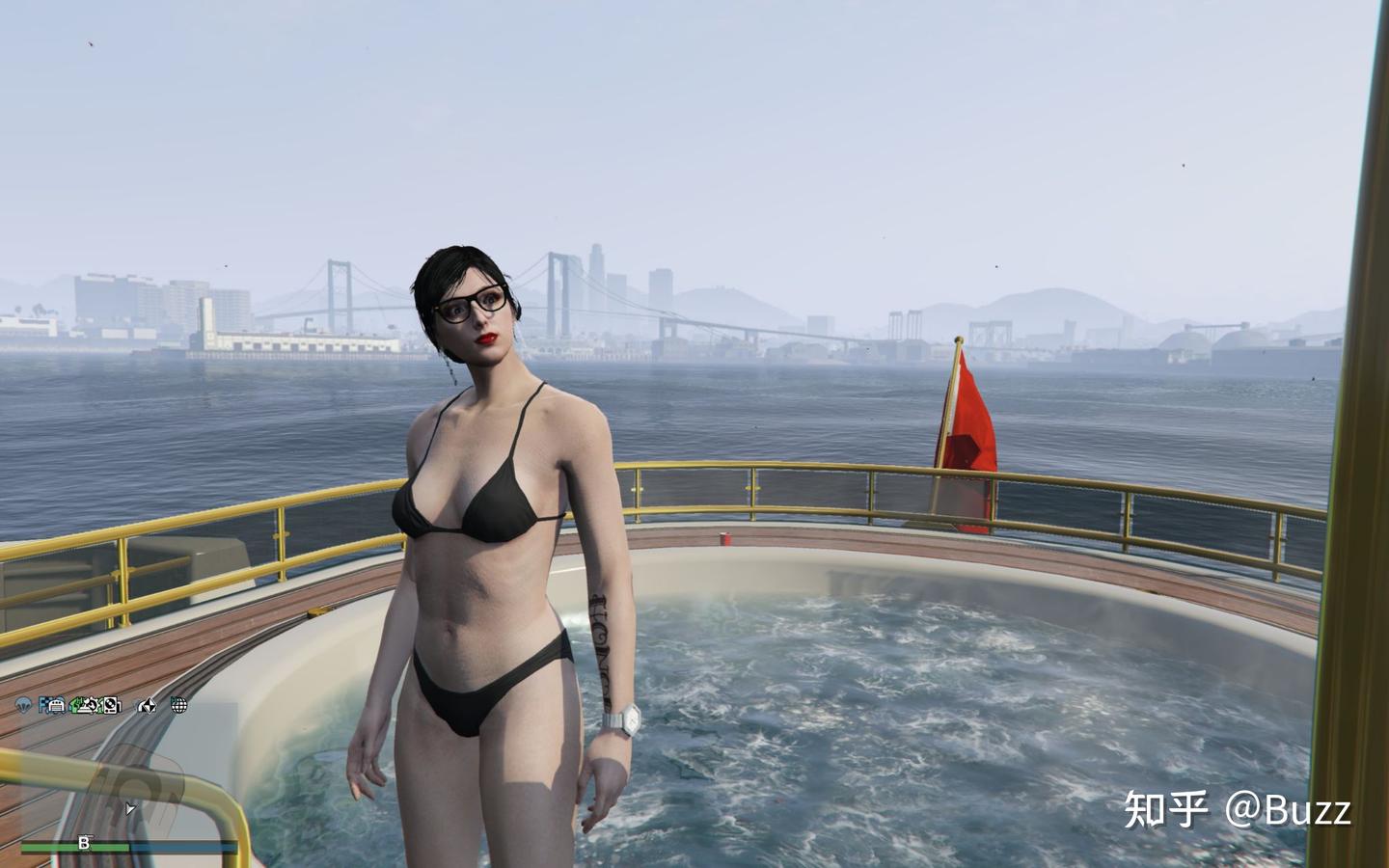Open the internet globe HUD icon

(x=179, y=705)
